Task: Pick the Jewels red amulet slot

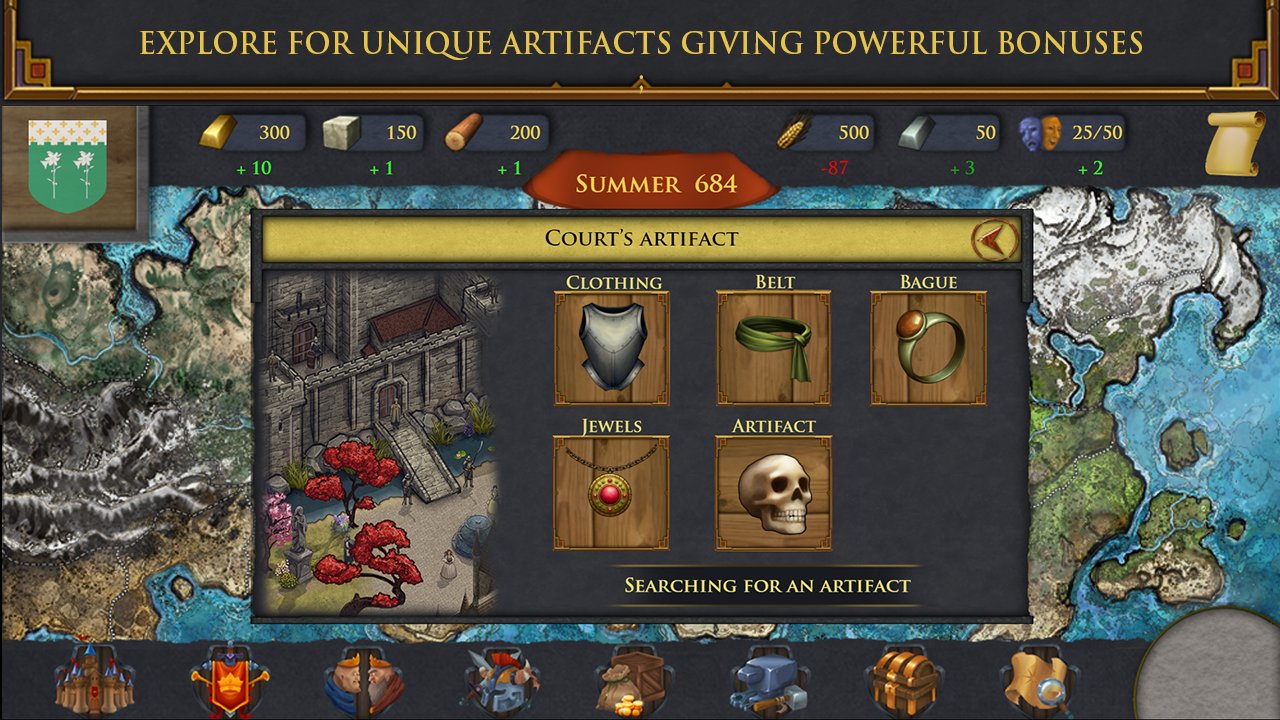Action: click(611, 492)
